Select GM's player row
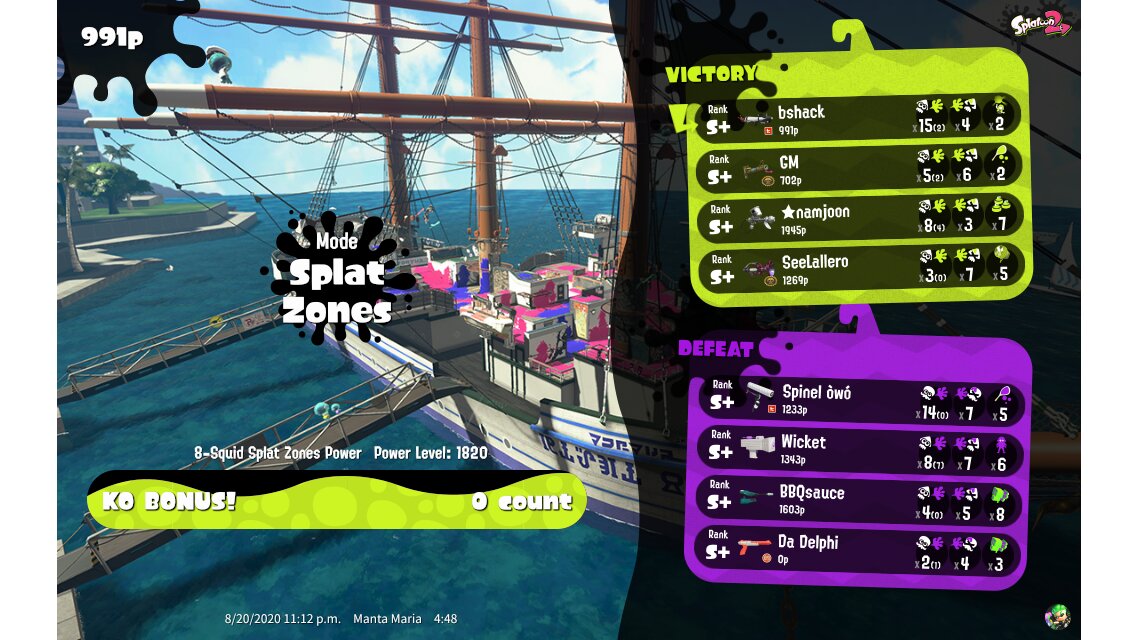This screenshot has height=640, width=1138. click(x=860, y=167)
